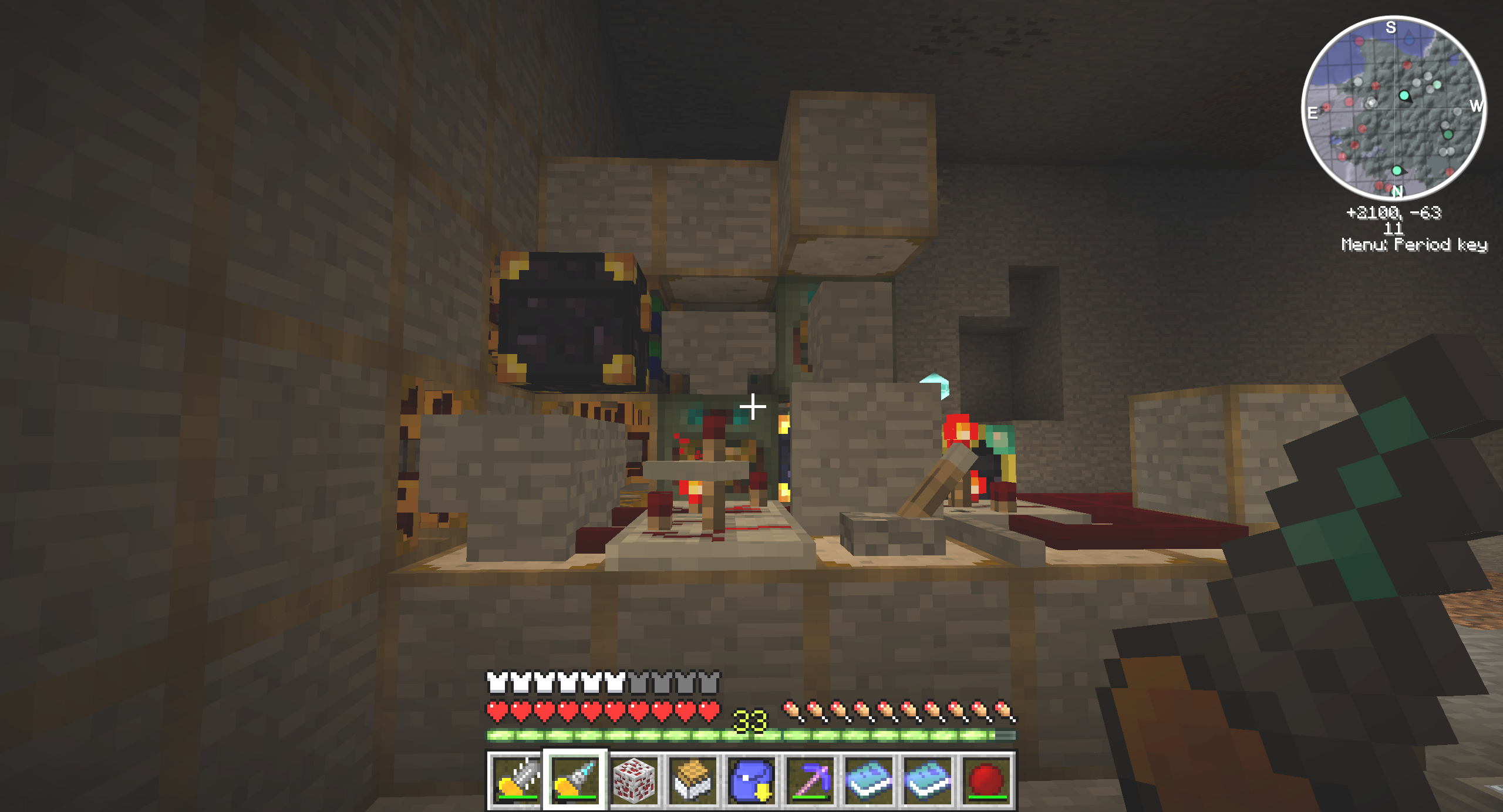Select the diamond-tipped drill hotbar slot

click(575, 780)
